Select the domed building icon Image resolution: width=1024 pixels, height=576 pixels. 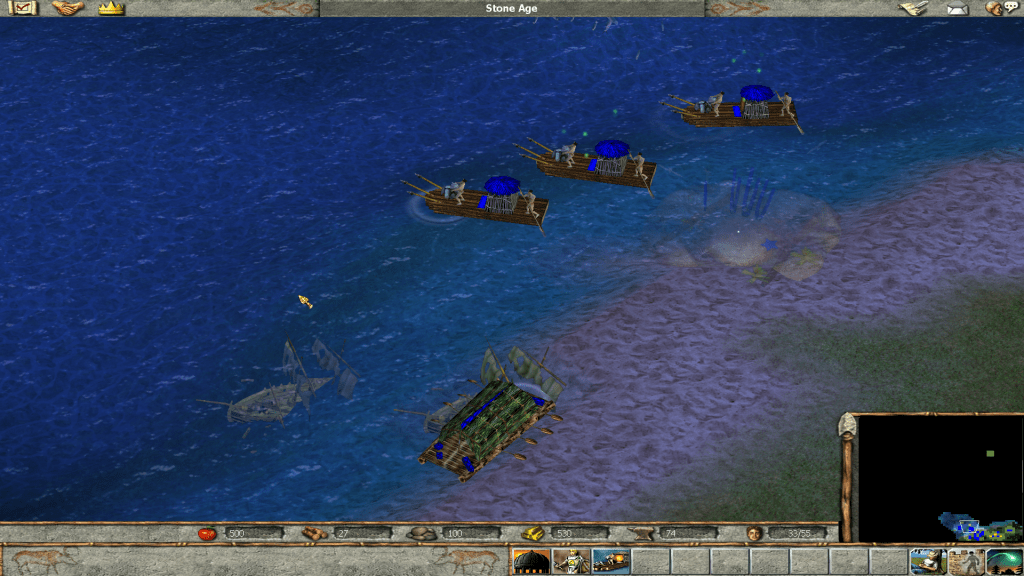(x=530, y=561)
